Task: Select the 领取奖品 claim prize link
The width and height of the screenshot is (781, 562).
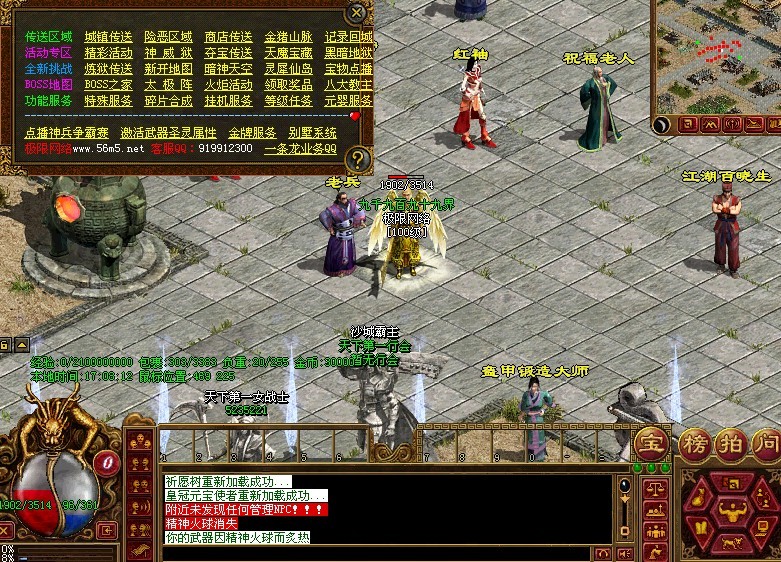Action: pyautogui.click(x=288, y=85)
